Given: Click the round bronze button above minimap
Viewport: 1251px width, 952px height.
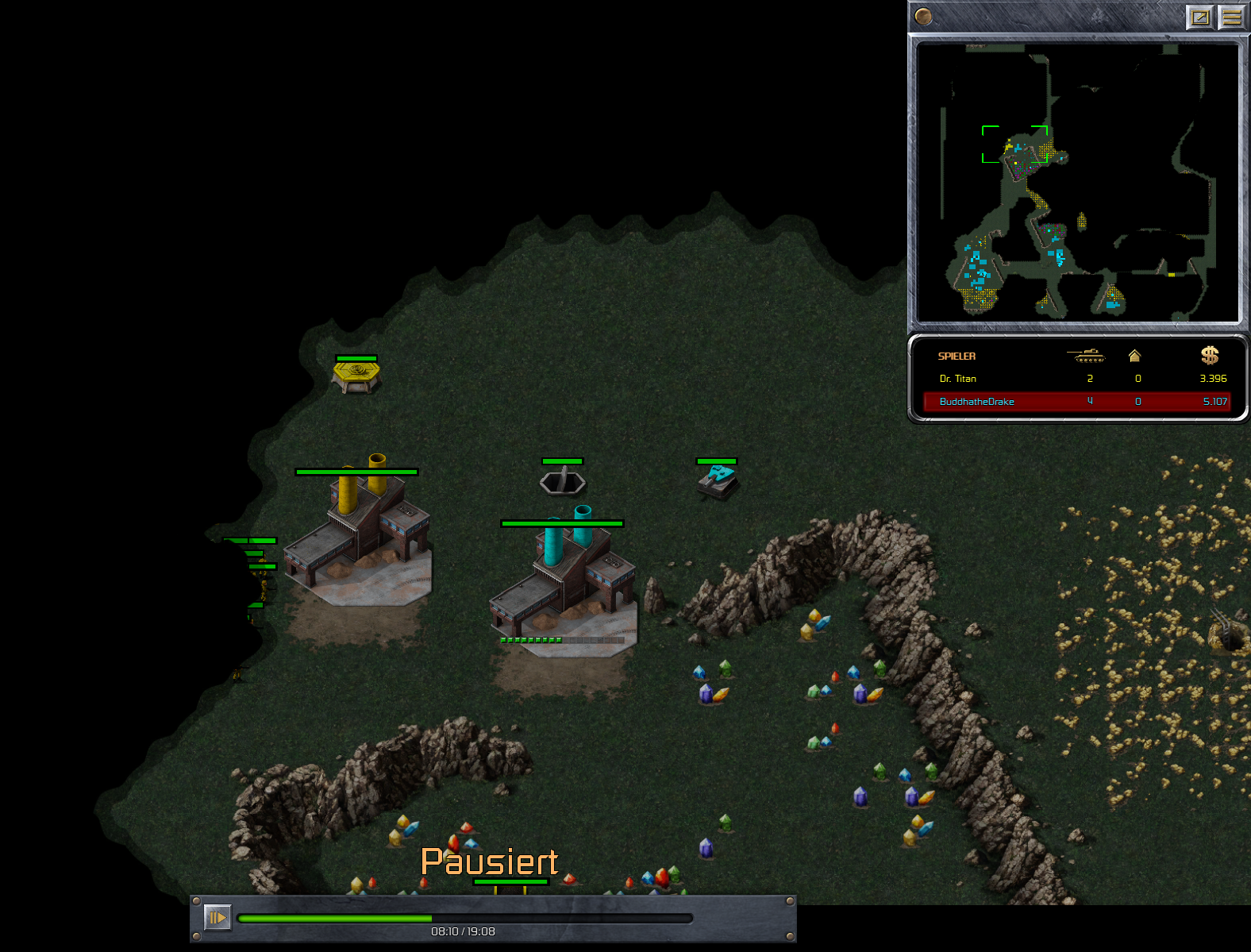Looking at the screenshot, I should (x=923, y=16).
